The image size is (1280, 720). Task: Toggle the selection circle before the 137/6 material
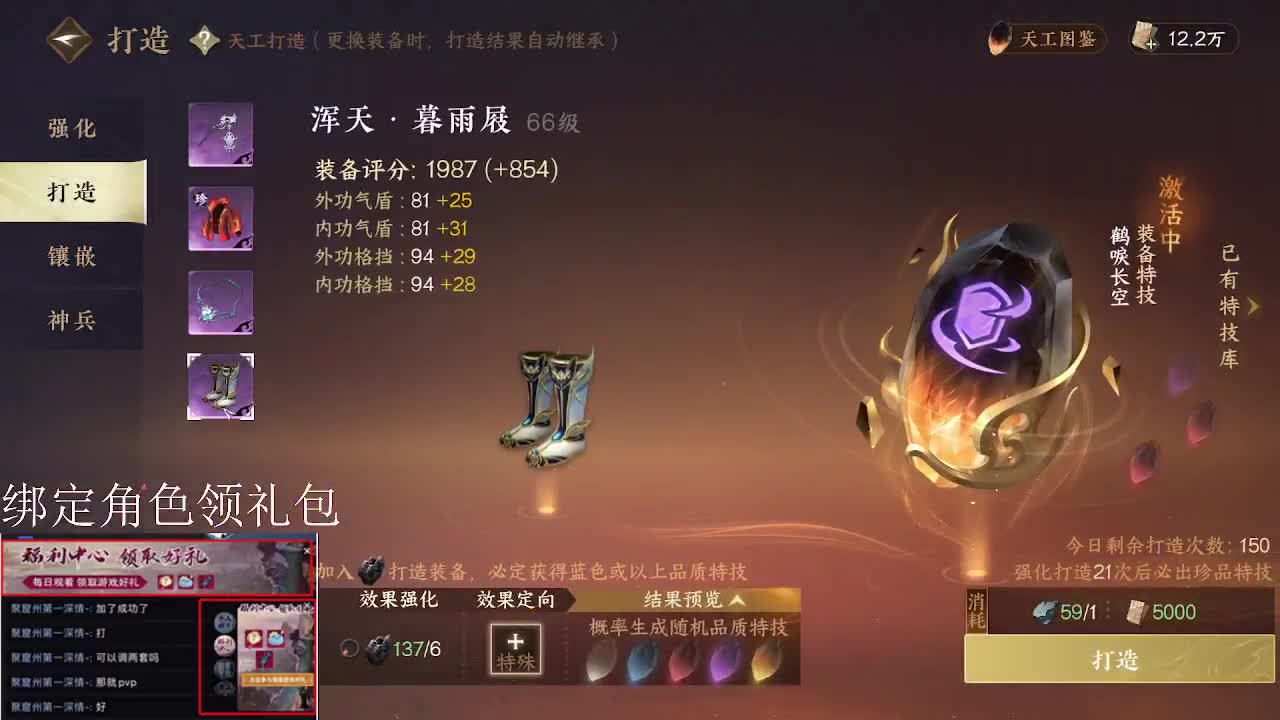point(347,648)
